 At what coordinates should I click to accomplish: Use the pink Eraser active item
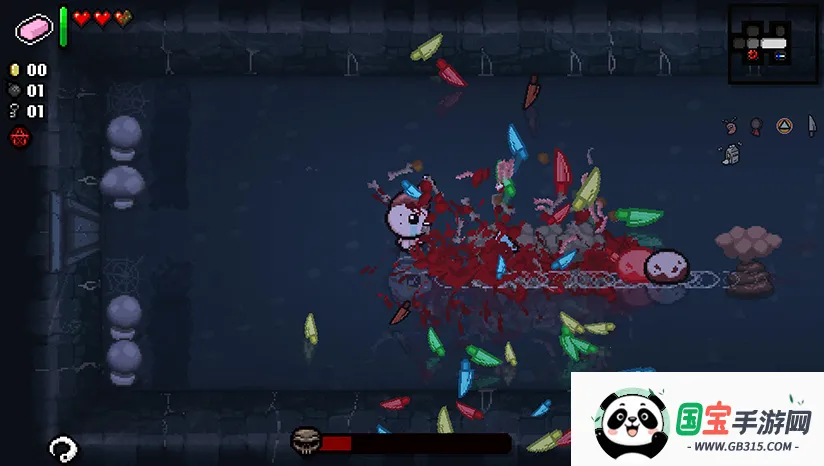tap(34, 29)
